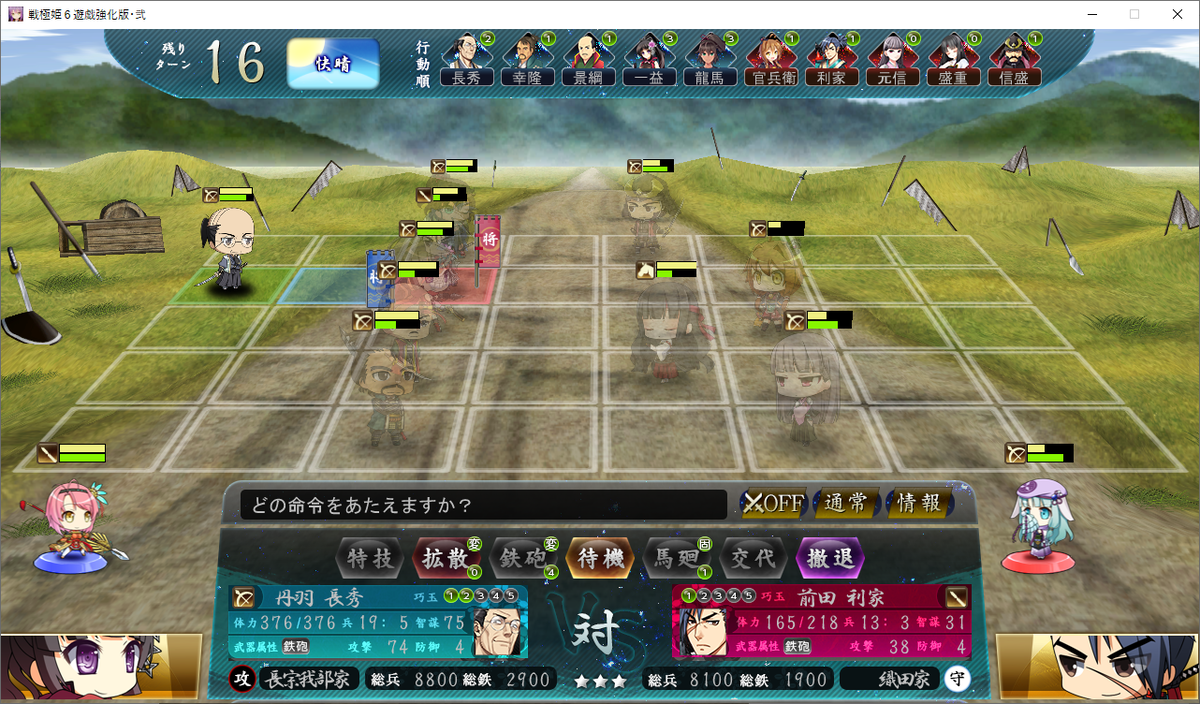Select 一益 in the turn order
Image resolution: width=1200 pixels, height=704 pixels.
[x=649, y=60]
